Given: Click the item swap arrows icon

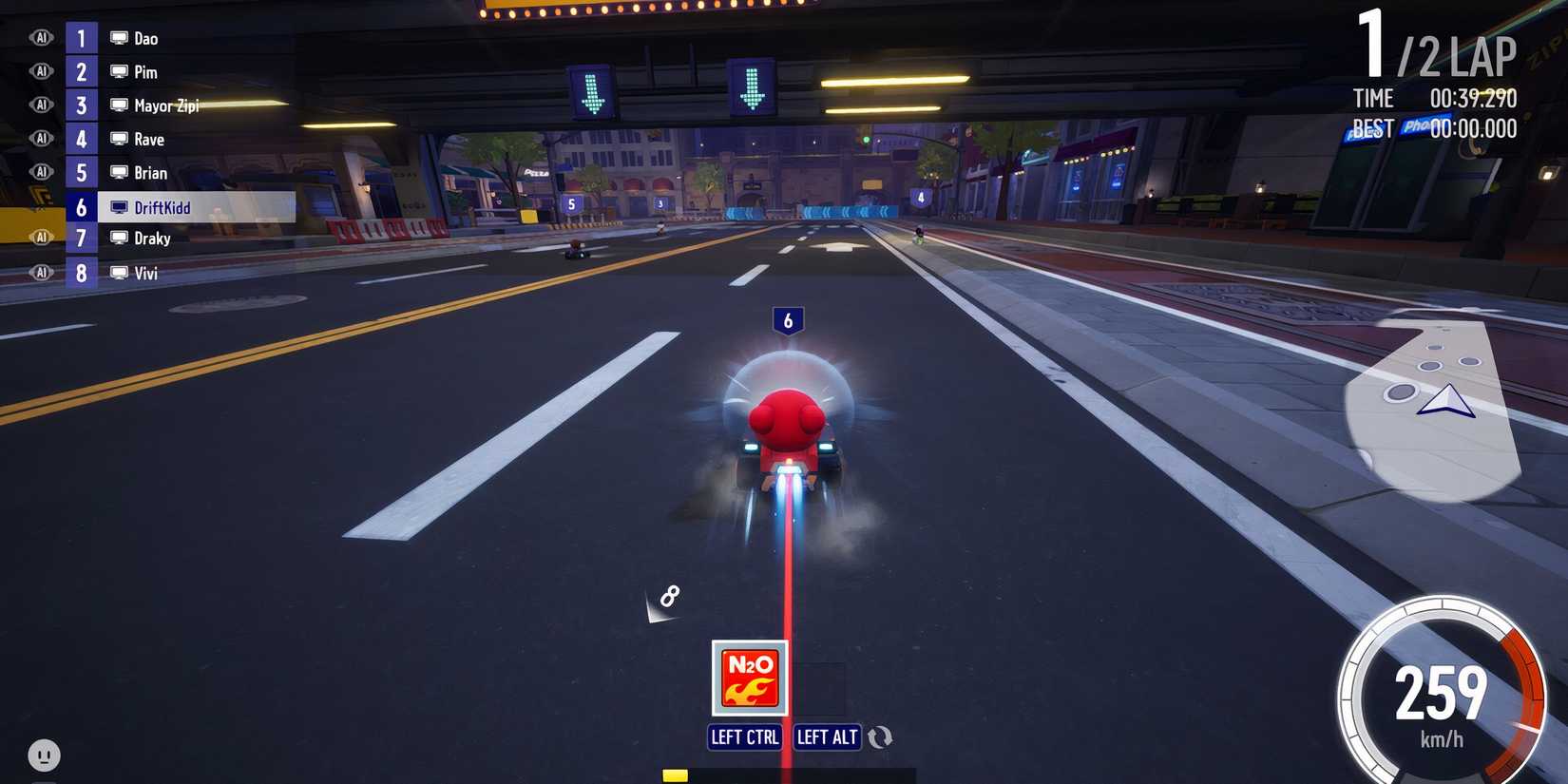Looking at the screenshot, I should [x=880, y=736].
